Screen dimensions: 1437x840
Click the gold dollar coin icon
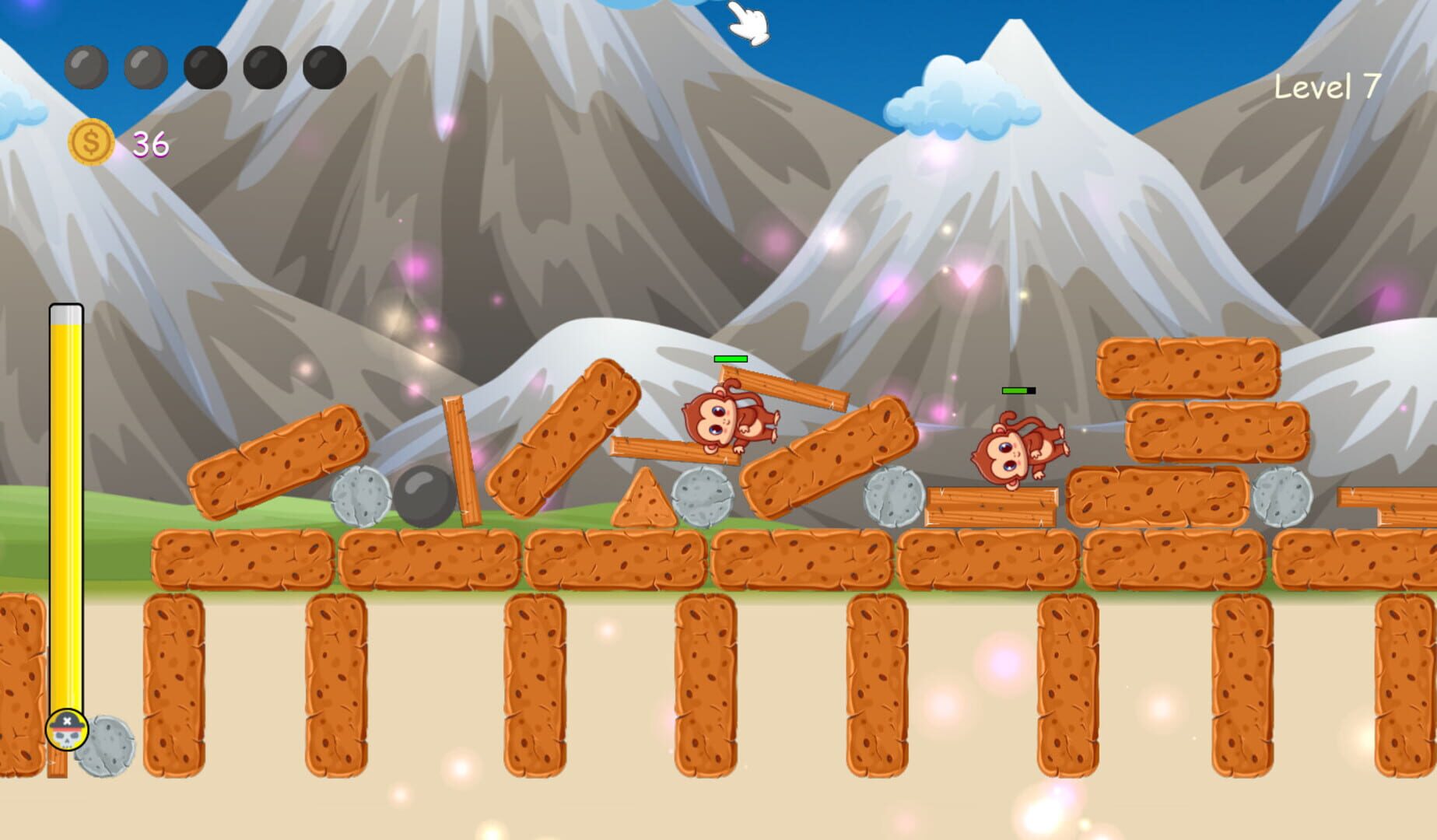(91, 142)
